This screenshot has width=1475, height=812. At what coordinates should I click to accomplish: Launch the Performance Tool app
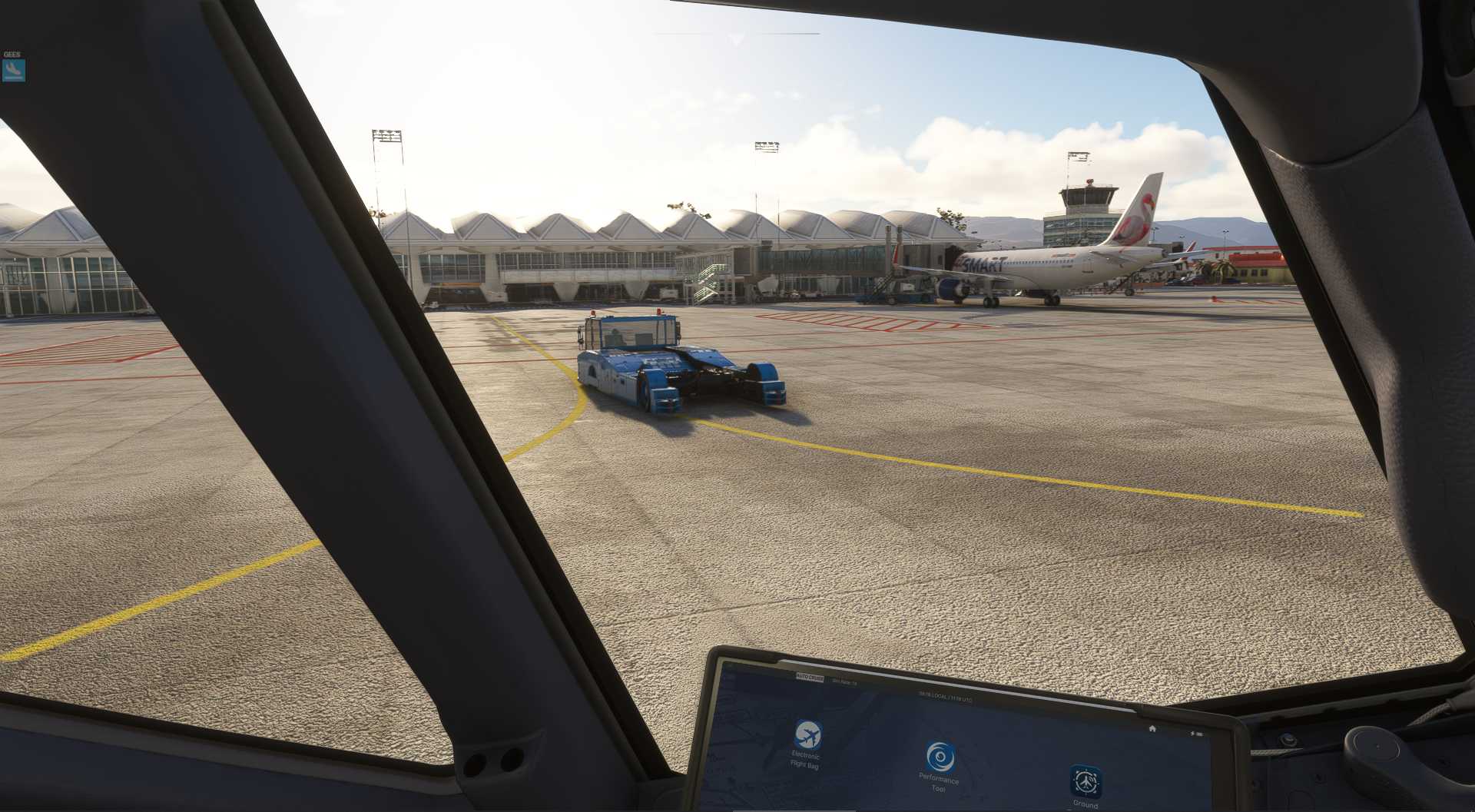tap(940, 757)
